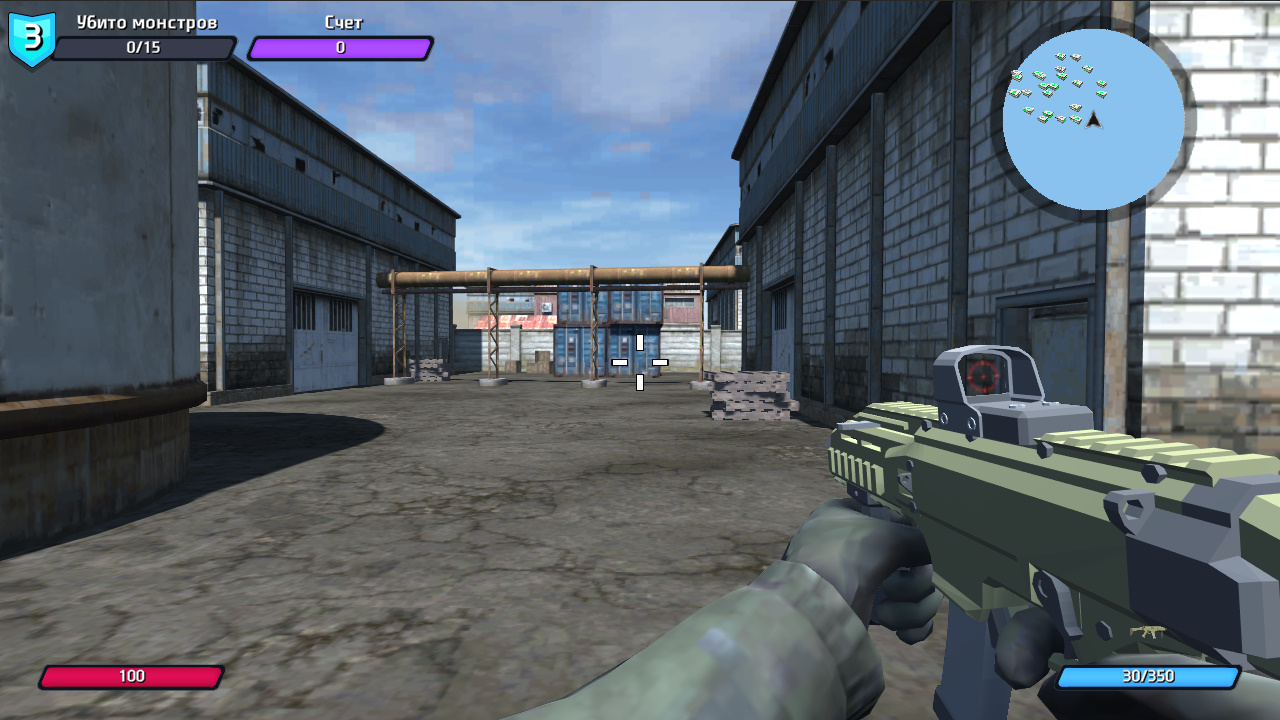Viewport: 1280px width, 720px height.
Task: Click the red health bar showing 100
Action: [133, 676]
